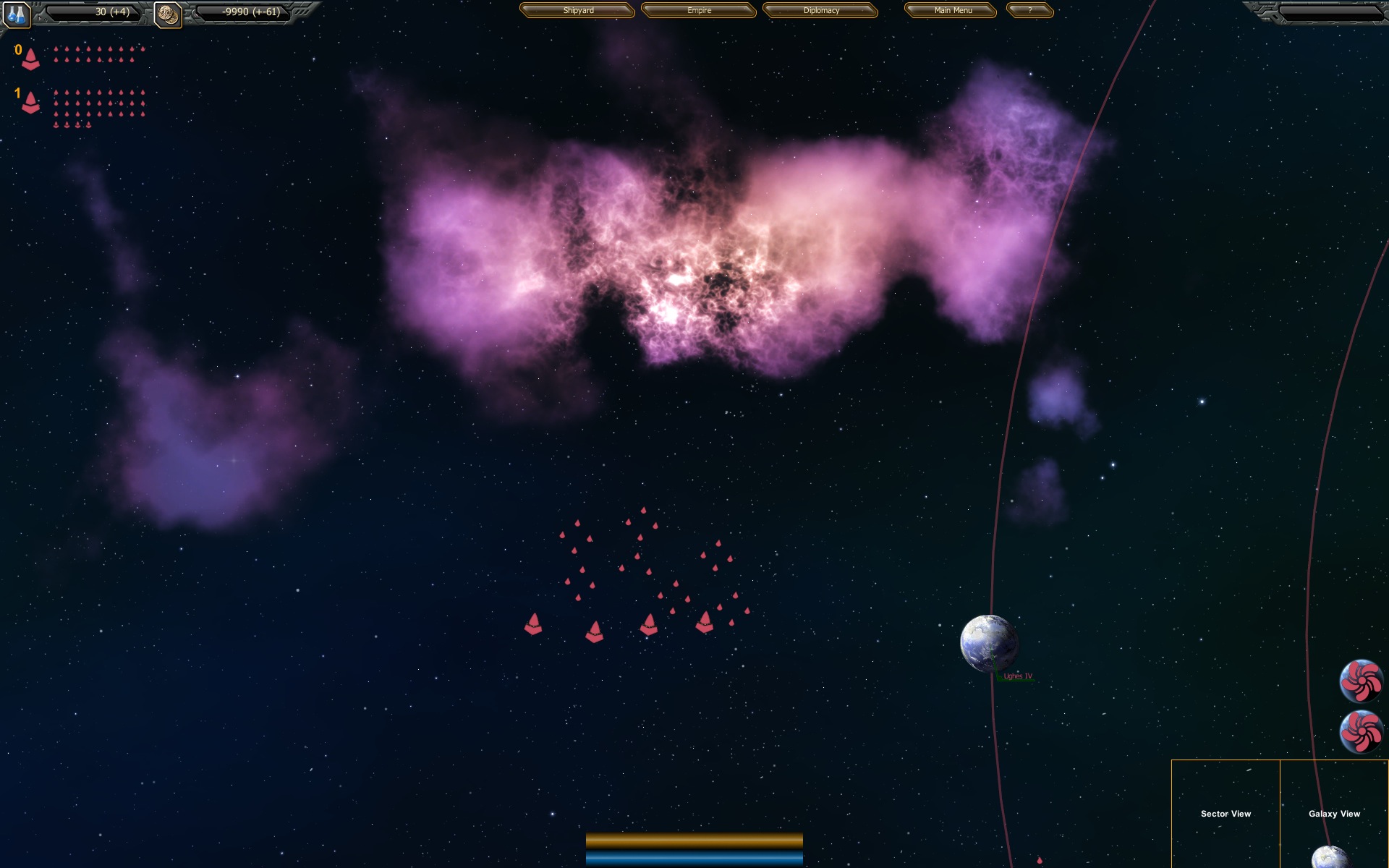Open the Shipyard panel
This screenshot has height=868, width=1389.
577,11
